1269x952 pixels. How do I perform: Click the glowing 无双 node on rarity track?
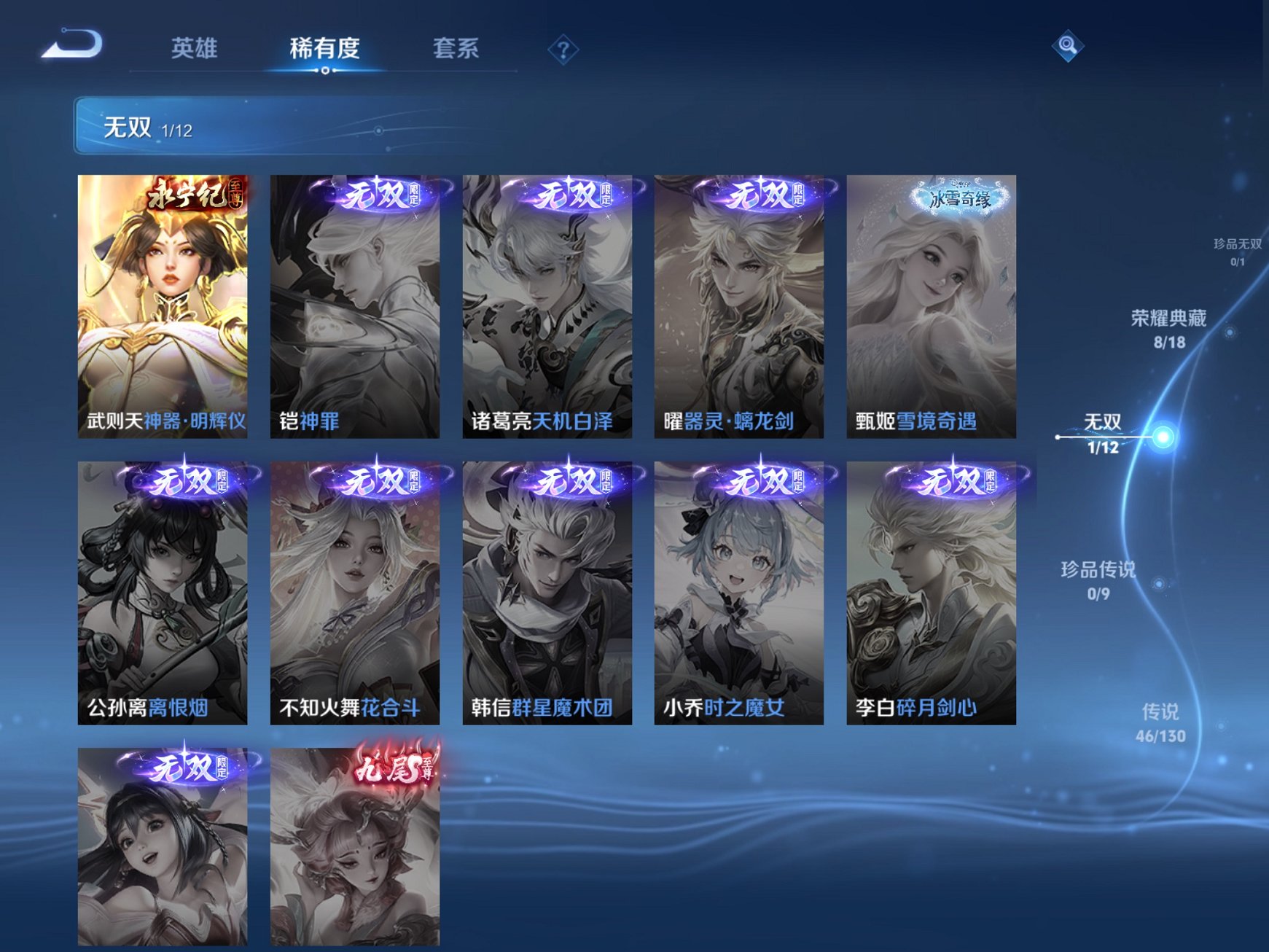1164,437
